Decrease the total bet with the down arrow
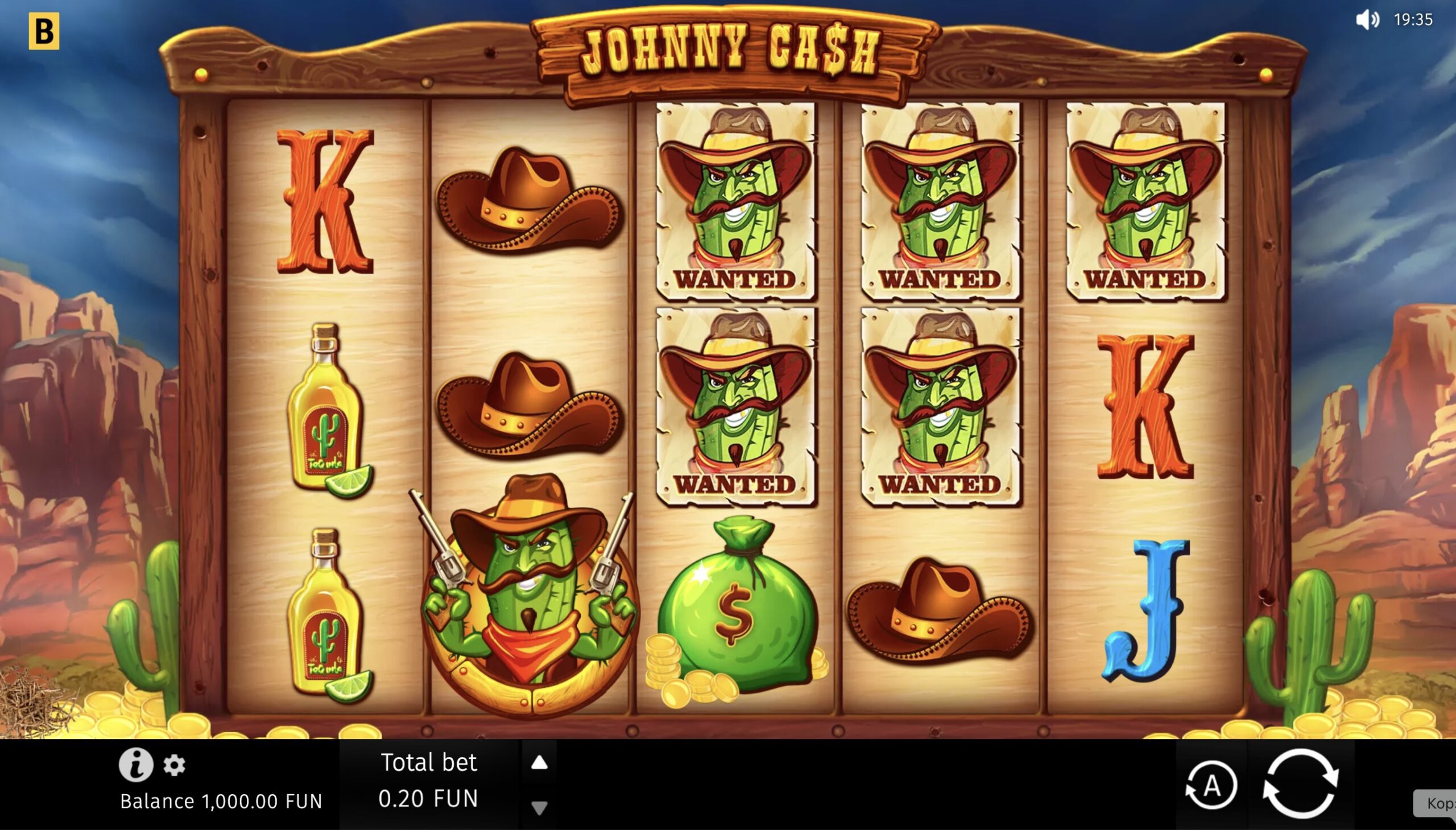 point(539,807)
